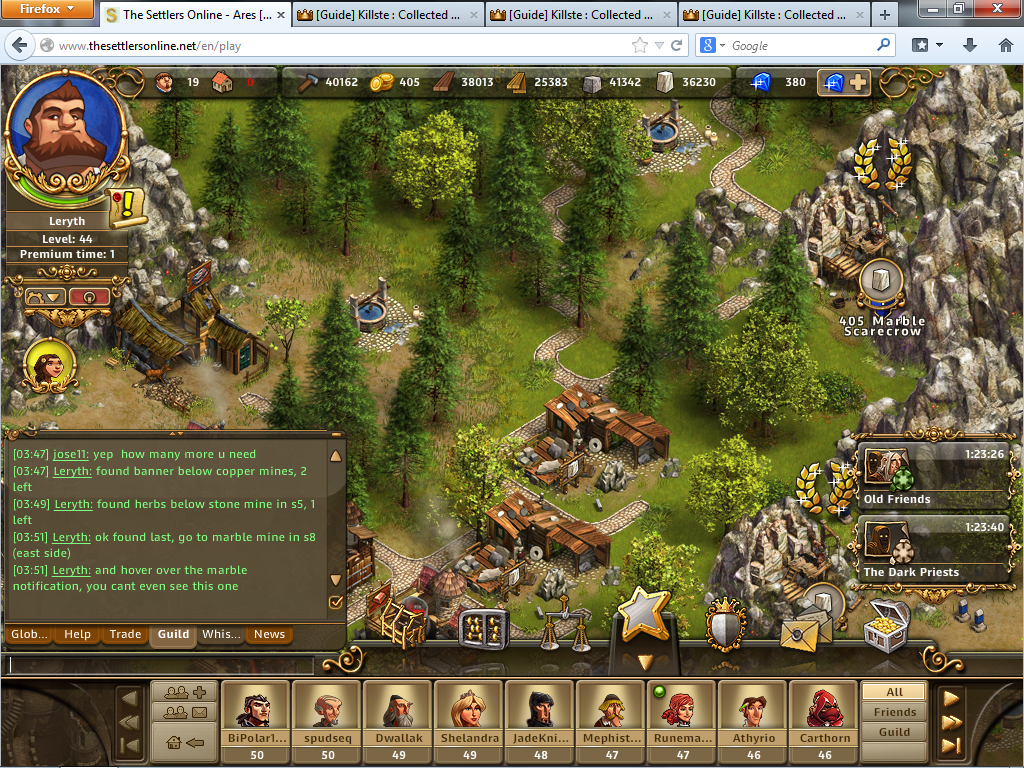Click the chat message input field

coord(160,664)
